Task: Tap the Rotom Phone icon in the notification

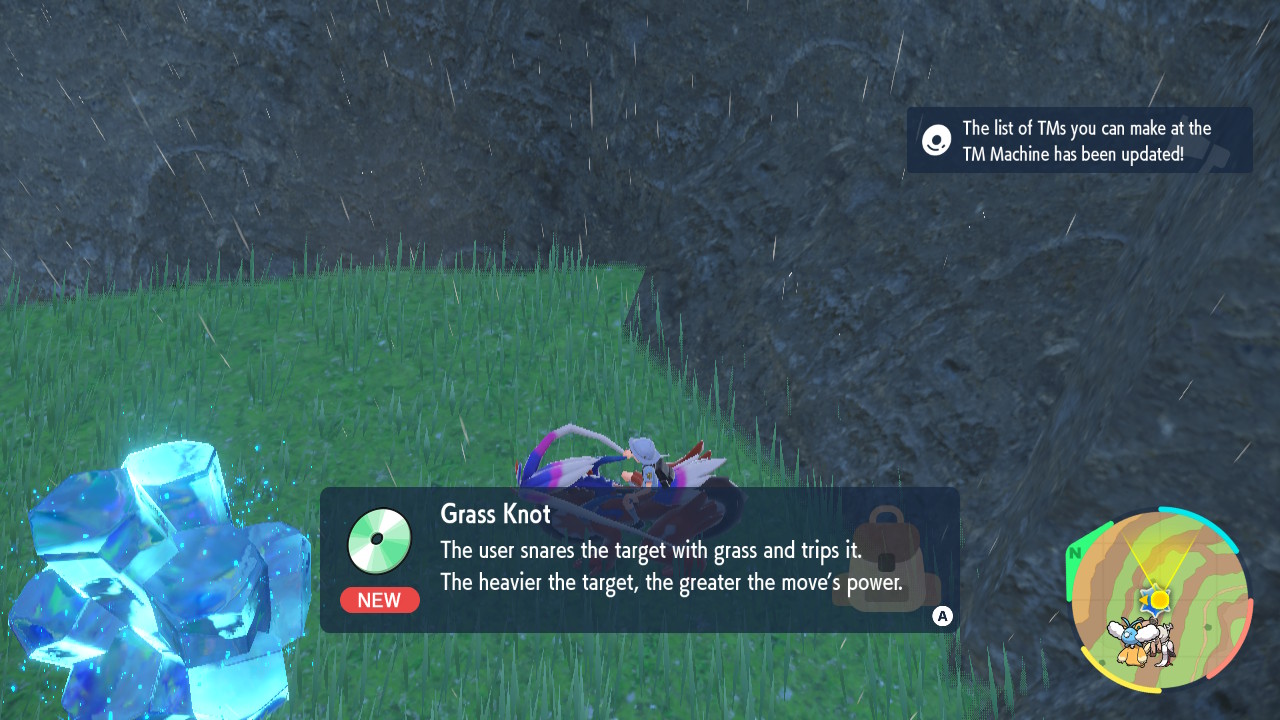Action: (936, 140)
